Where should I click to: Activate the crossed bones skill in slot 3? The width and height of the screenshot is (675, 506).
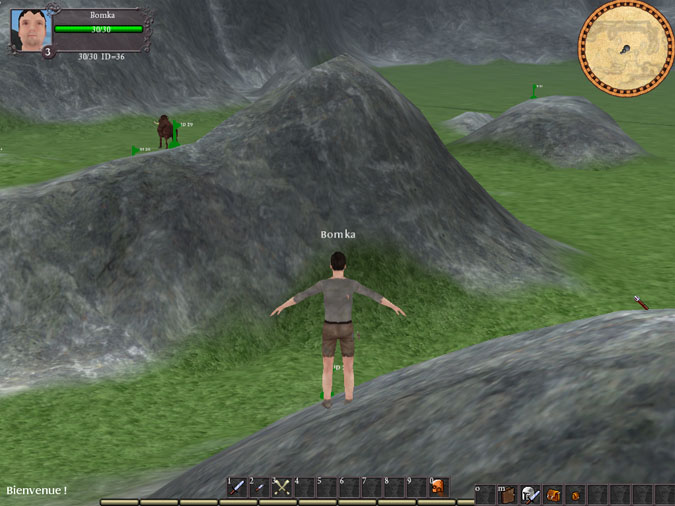pos(282,488)
